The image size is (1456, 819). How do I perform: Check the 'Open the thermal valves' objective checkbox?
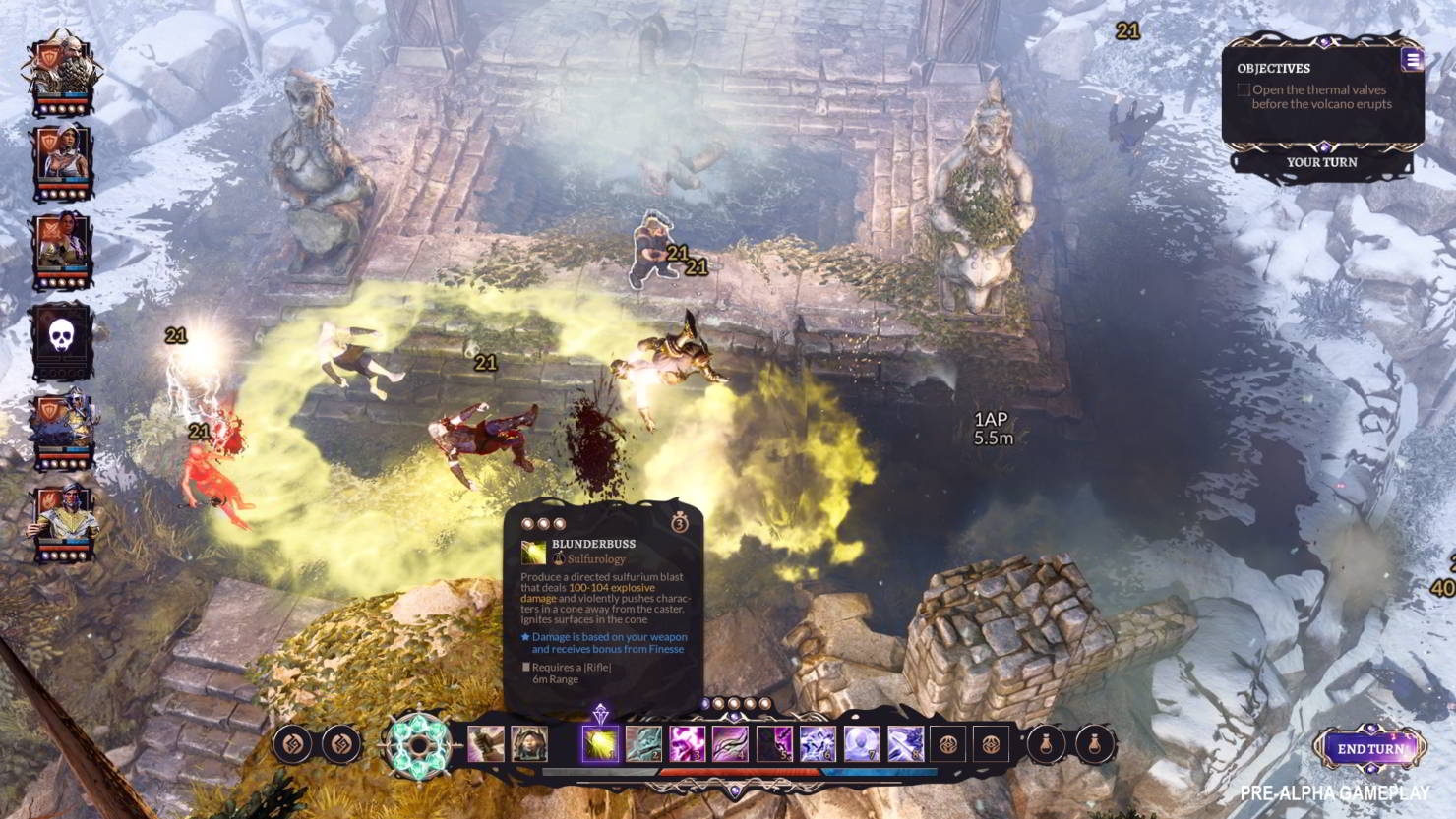click(x=1243, y=89)
